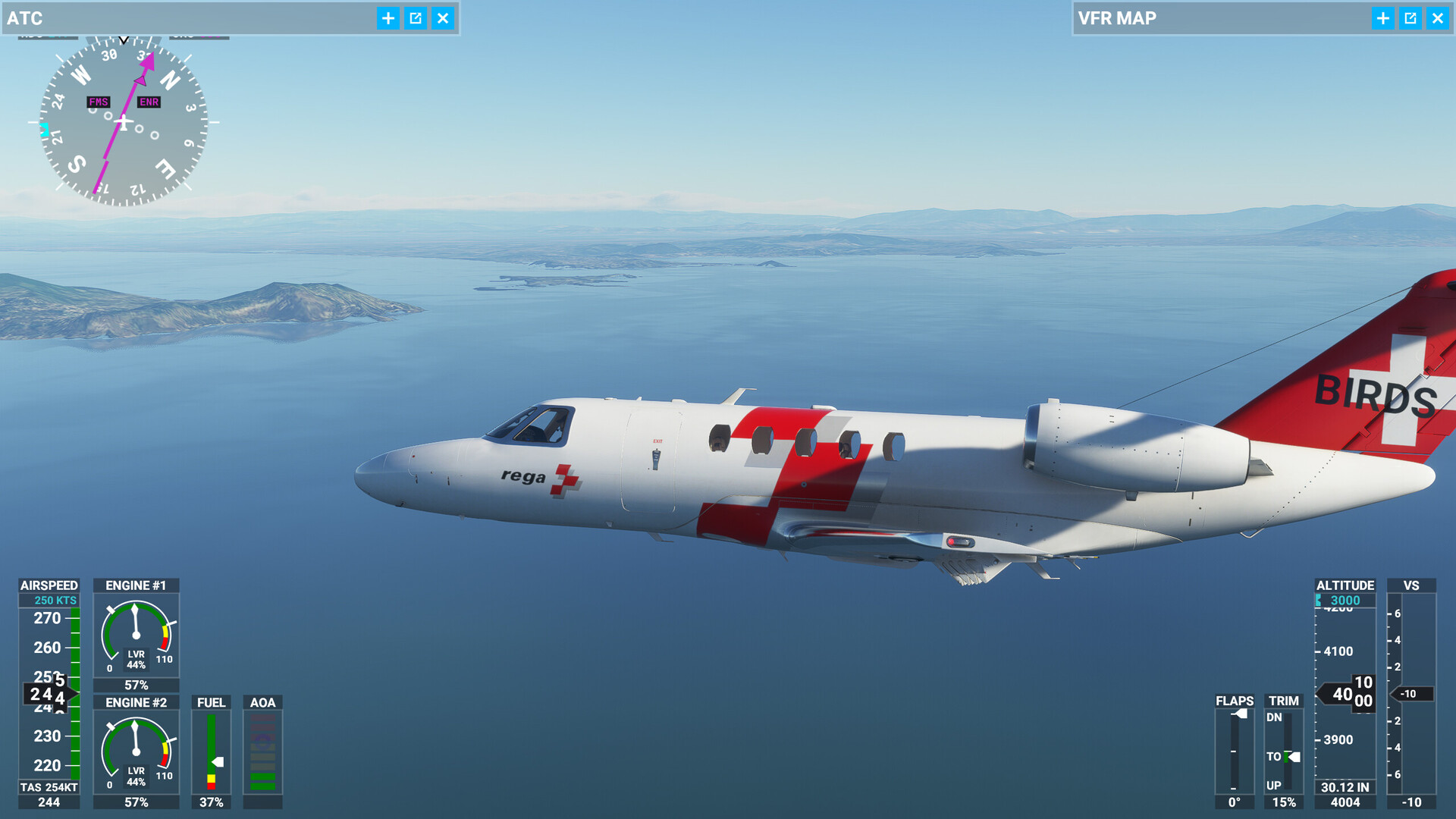The width and height of the screenshot is (1456, 819).
Task: Expand the VFR Map panel with its plus button
Action: tap(1383, 18)
